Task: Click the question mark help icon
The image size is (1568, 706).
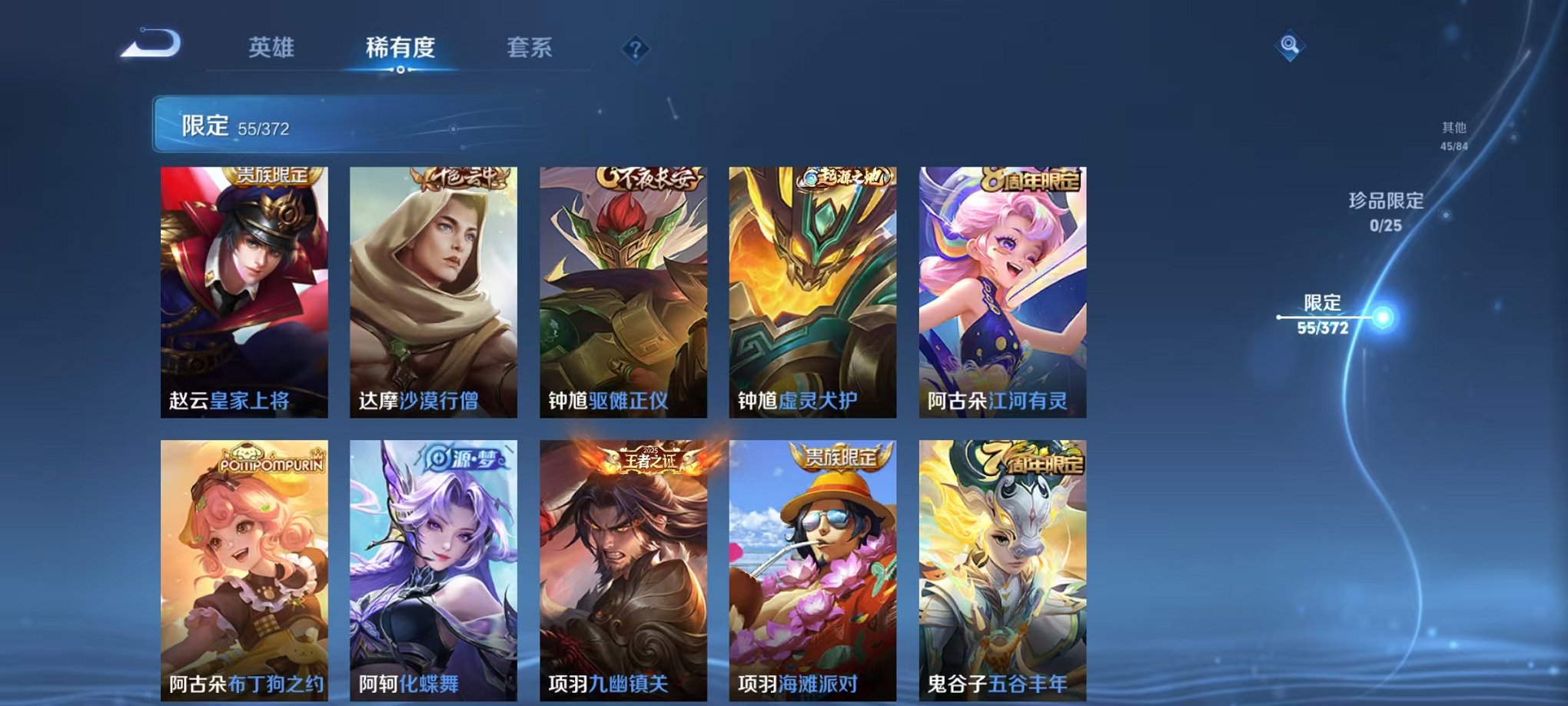Action: [x=633, y=49]
